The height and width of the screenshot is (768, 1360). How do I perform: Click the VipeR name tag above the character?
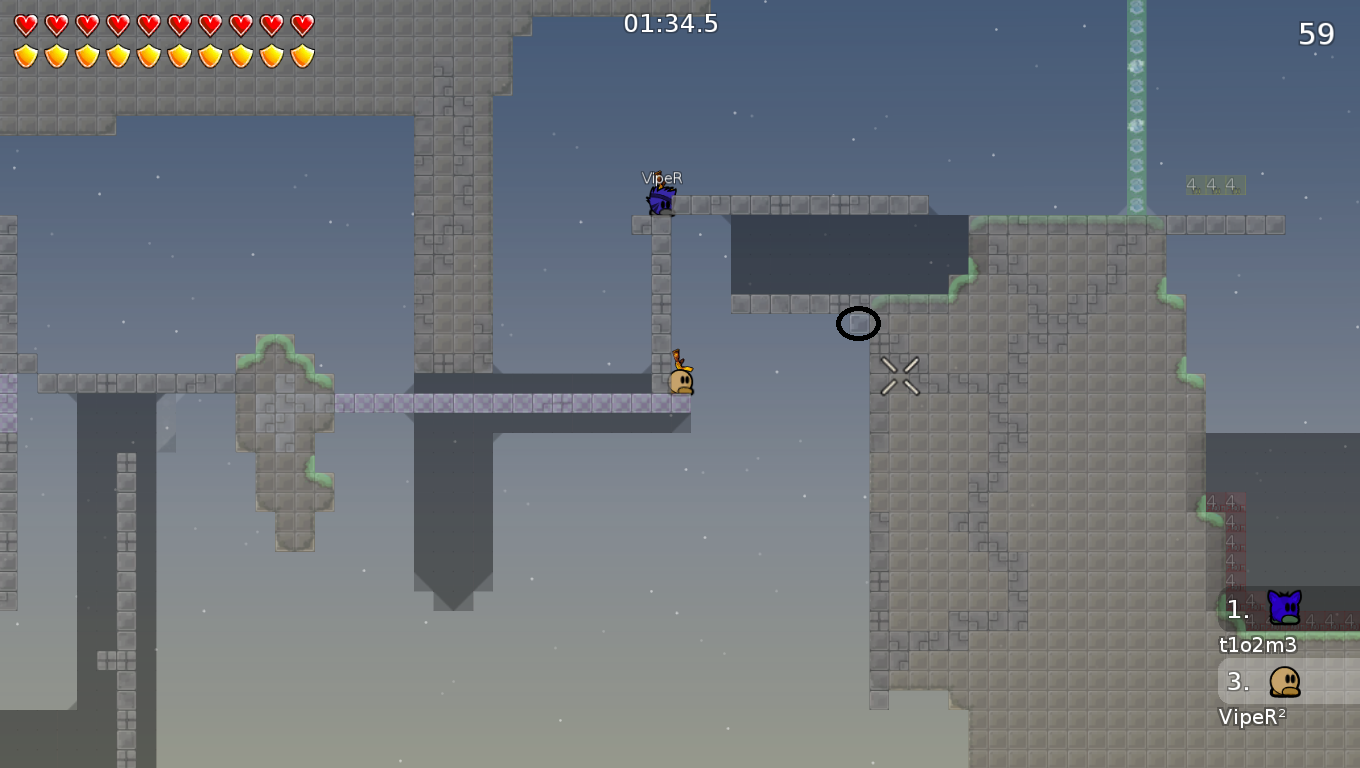point(662,177)
